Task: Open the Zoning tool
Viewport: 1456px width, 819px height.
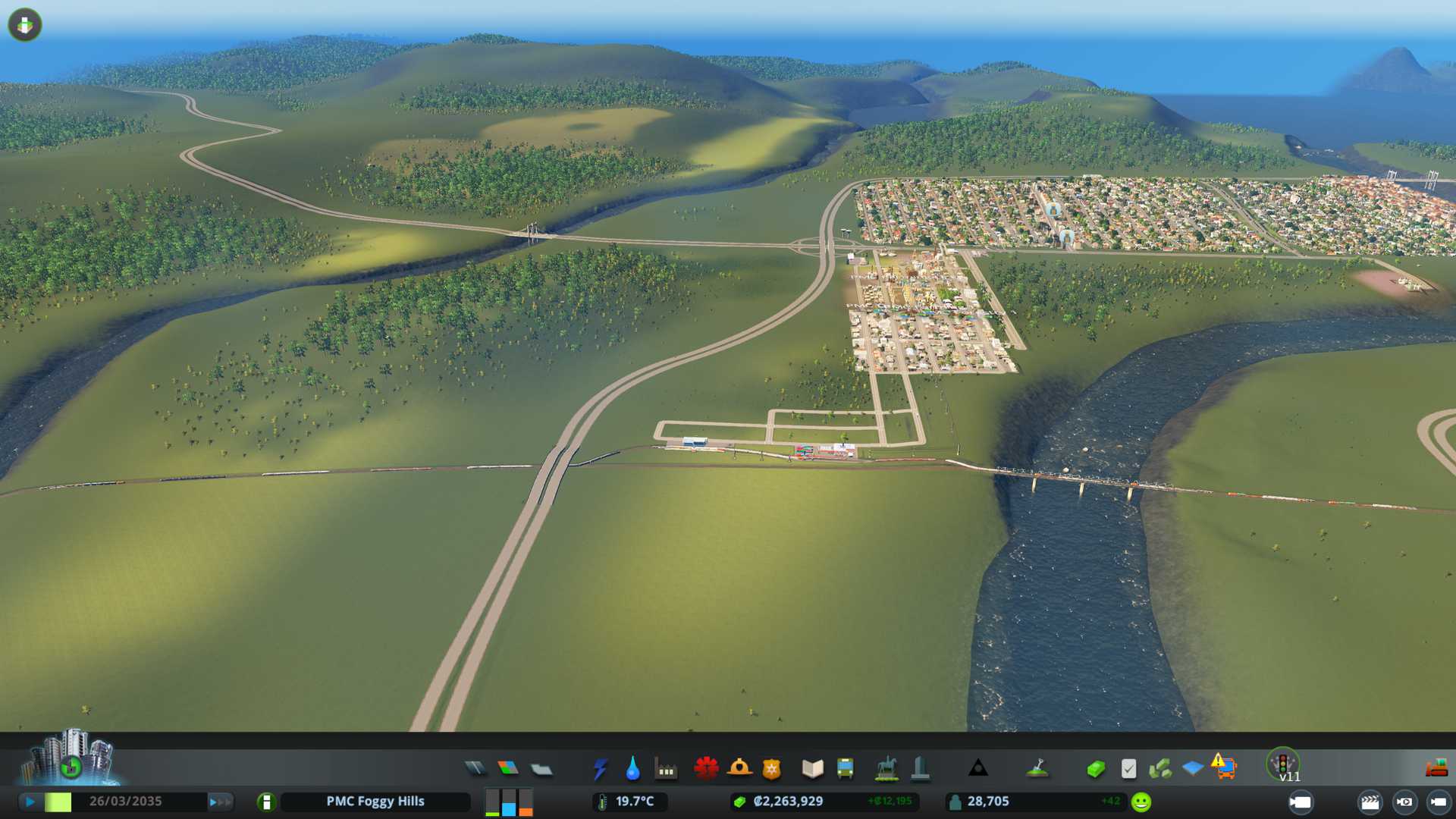Action: click(x=508, y=769)
